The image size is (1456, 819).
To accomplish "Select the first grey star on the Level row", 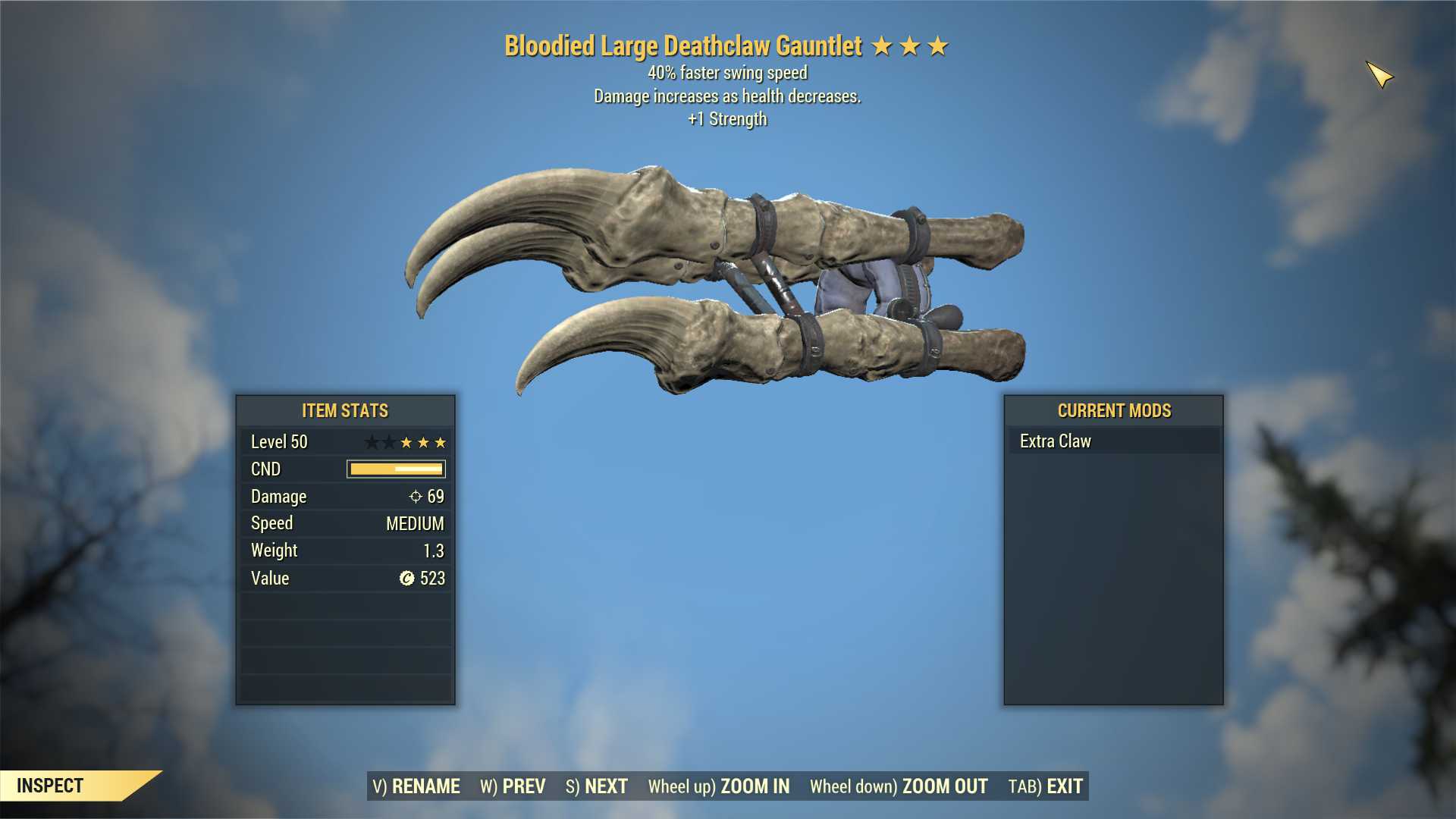I will (x=370, y=441).
